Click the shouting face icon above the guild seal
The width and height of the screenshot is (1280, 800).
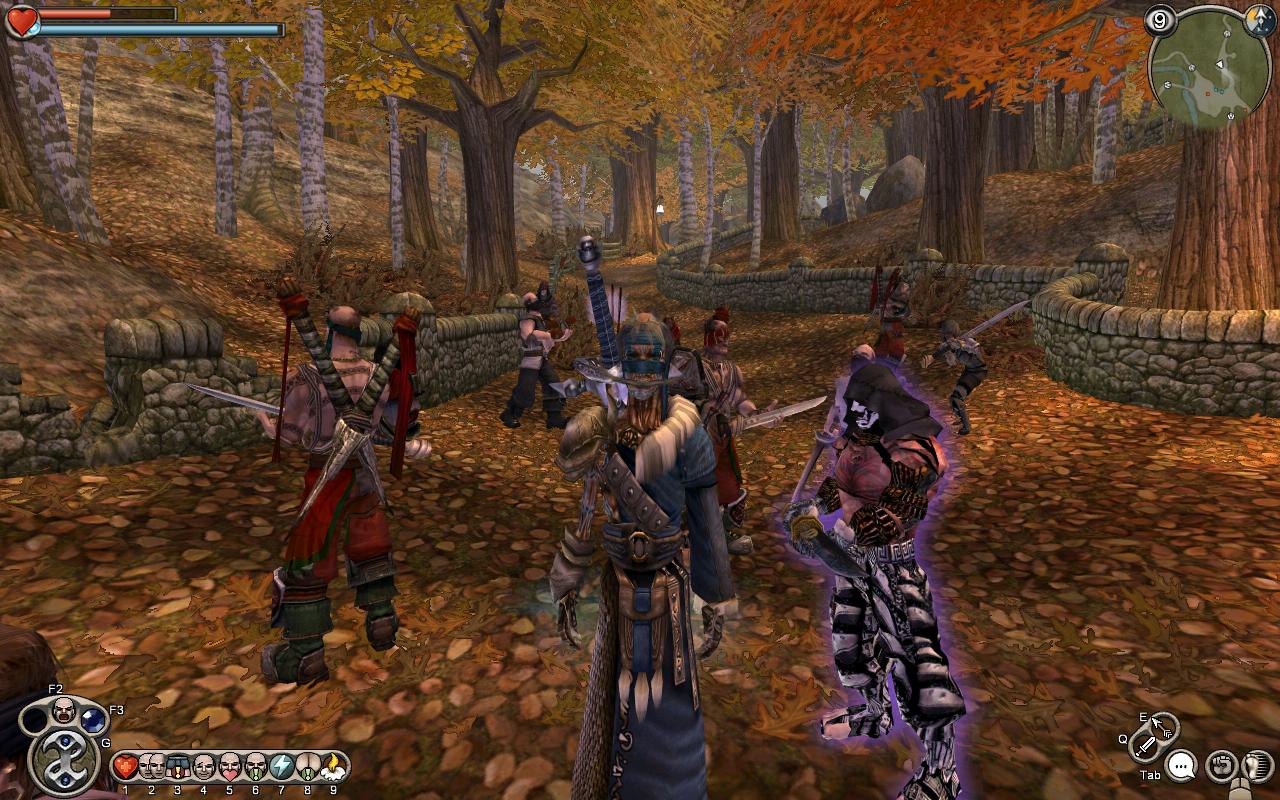click(63, 709)
